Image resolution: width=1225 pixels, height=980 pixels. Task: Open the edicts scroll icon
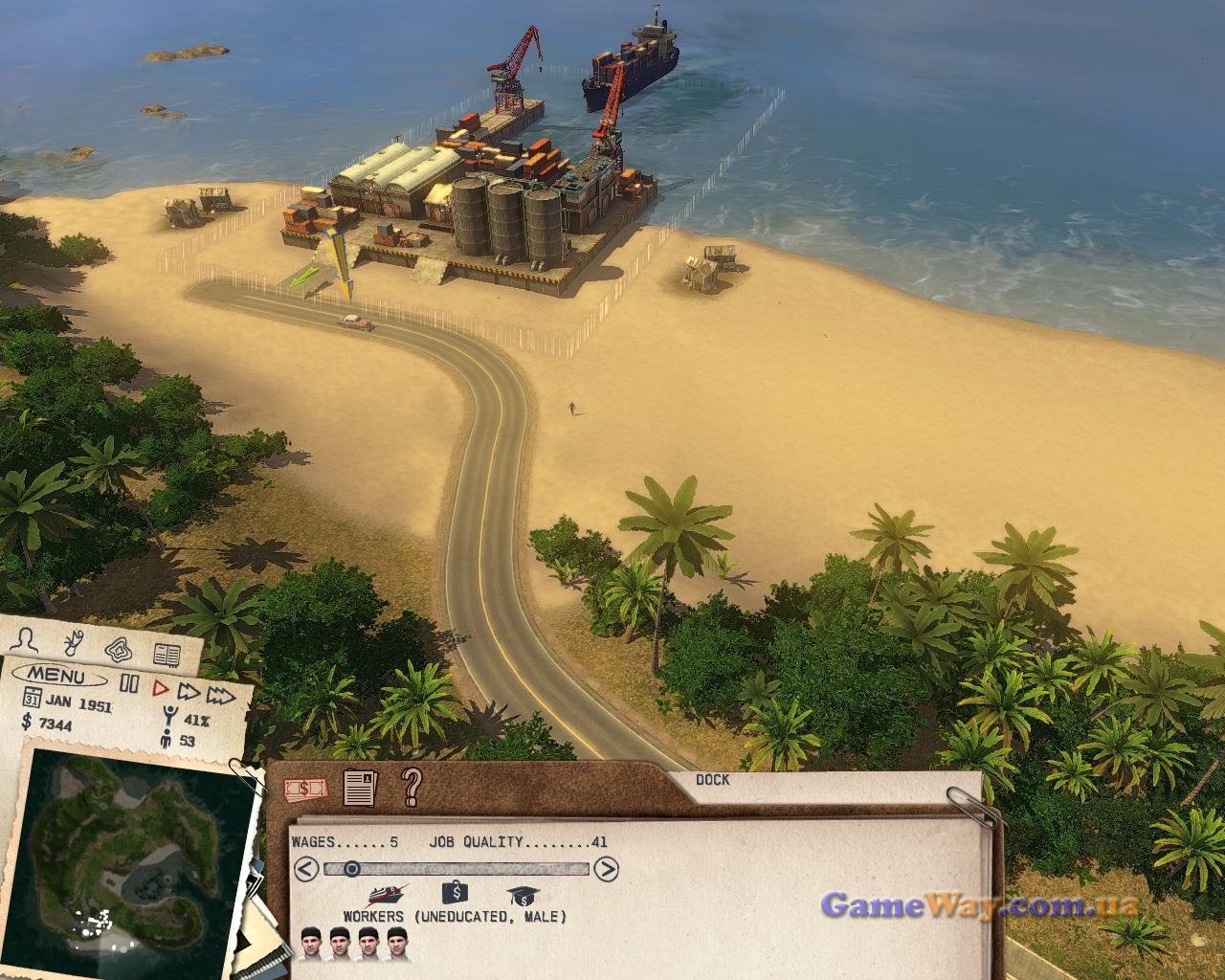73,641
